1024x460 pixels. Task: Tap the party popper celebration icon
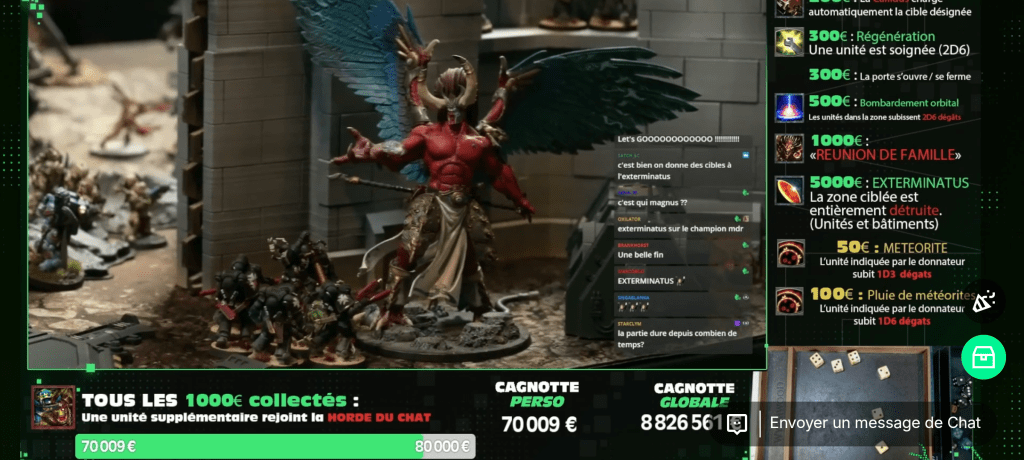(x=983, y=300)
